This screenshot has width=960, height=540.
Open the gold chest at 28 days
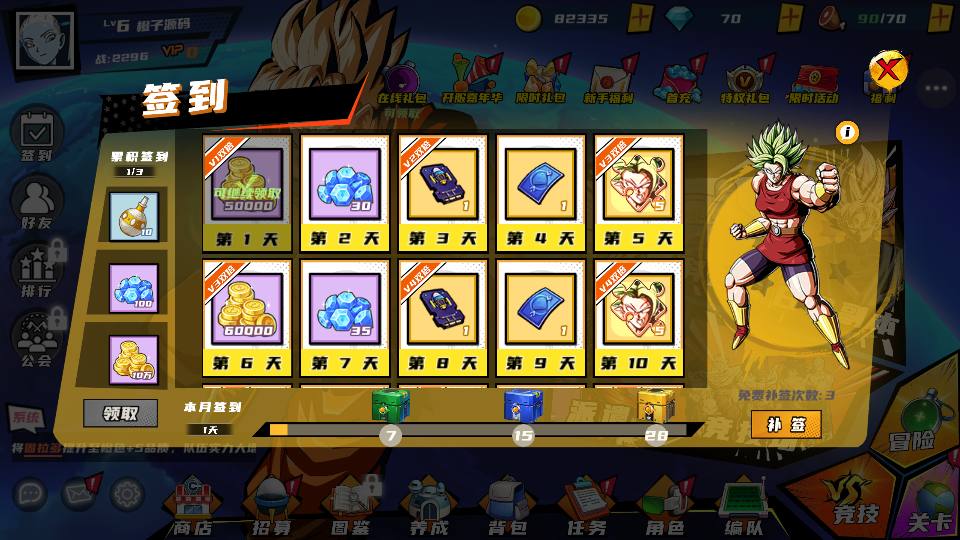coord(655,405)
